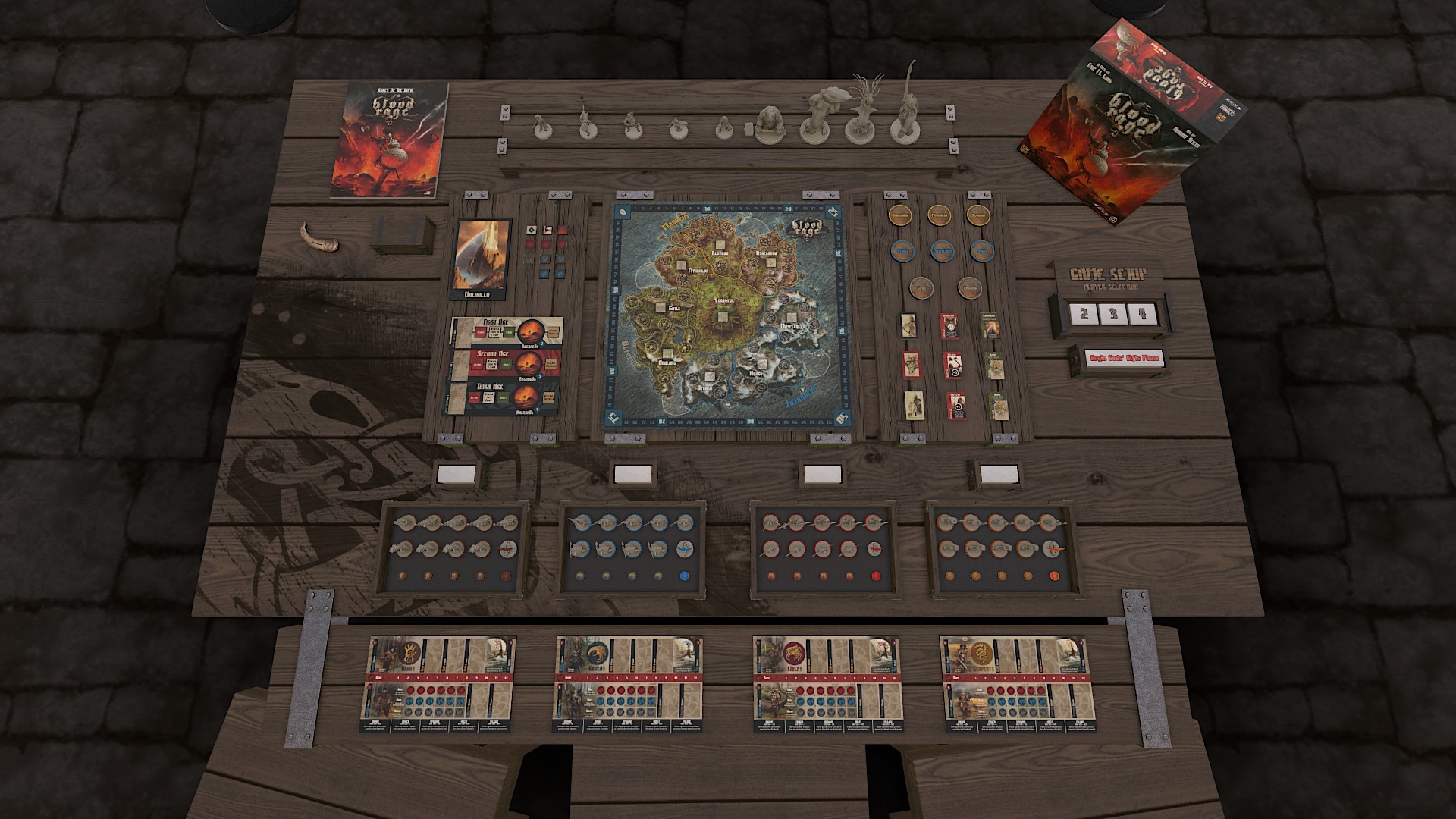Toggle the "2" player count tile
Viewport: 1456px width, 819px height.
[x=1084, y=314]
